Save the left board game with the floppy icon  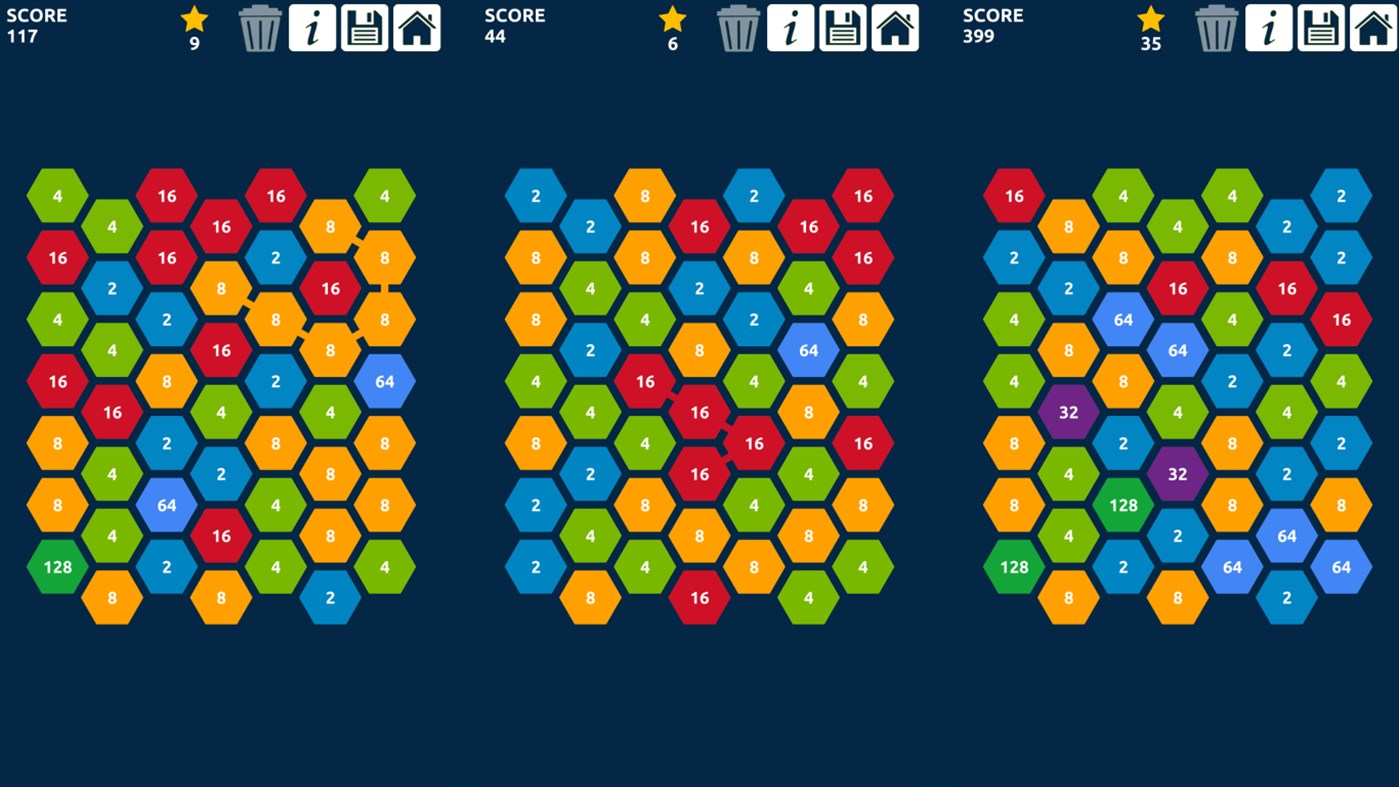pyautogui.click(x=365, y=27)
